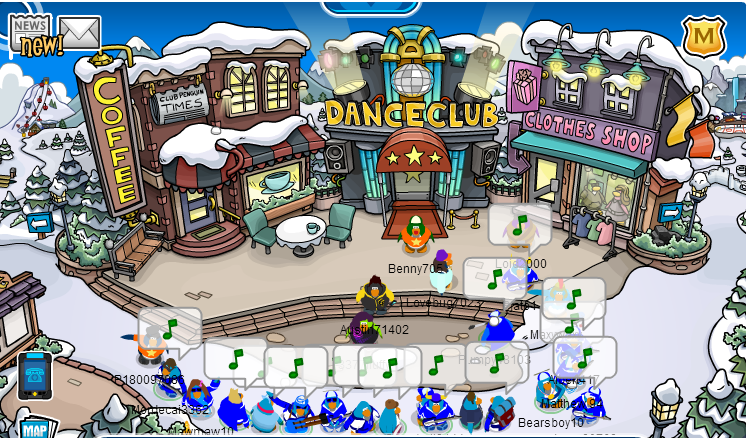Click the gold moderator M badge

(x=703, y=35)
